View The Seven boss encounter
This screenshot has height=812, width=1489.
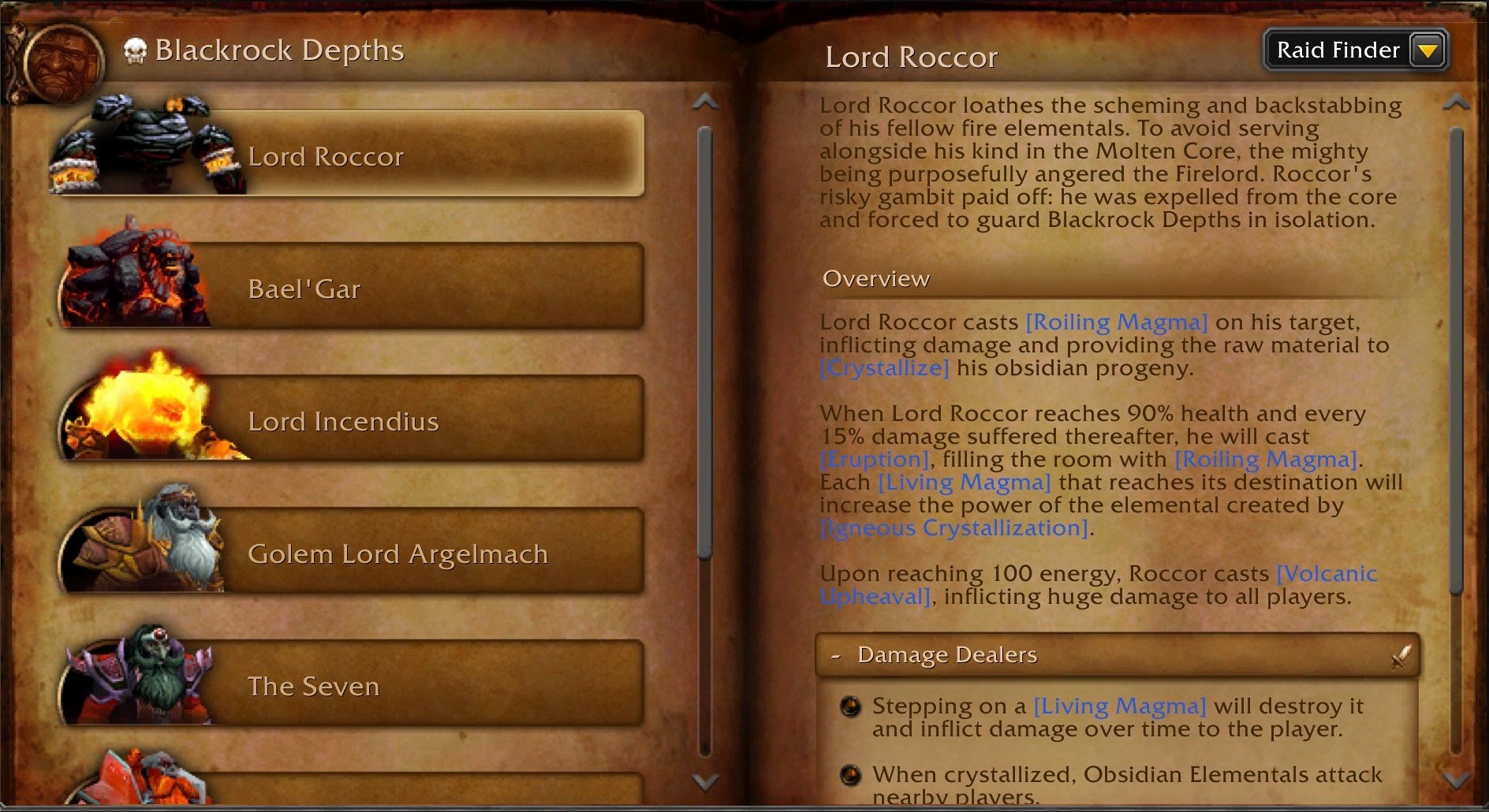[x=426, y=685]
